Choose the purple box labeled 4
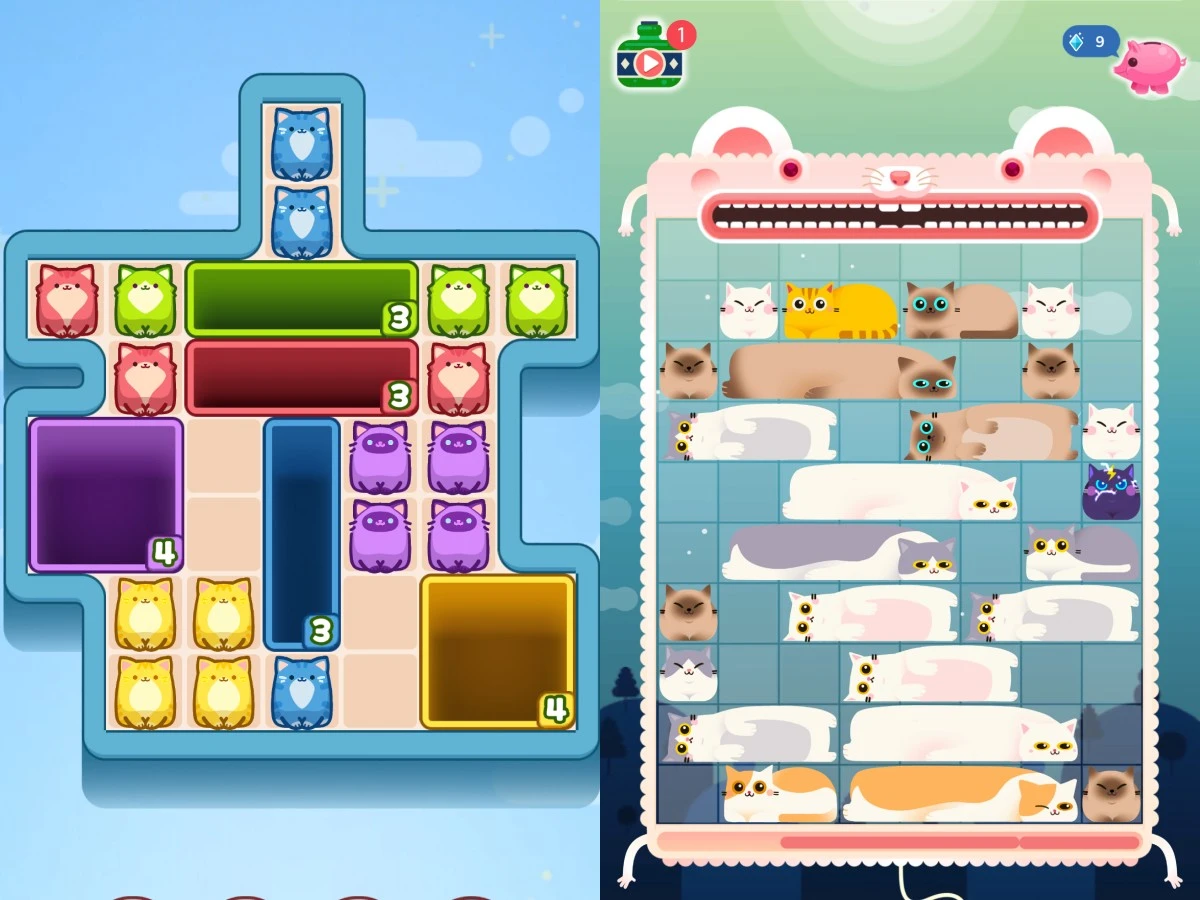This screenshot has width=1200, height=900. coord(106,494)
